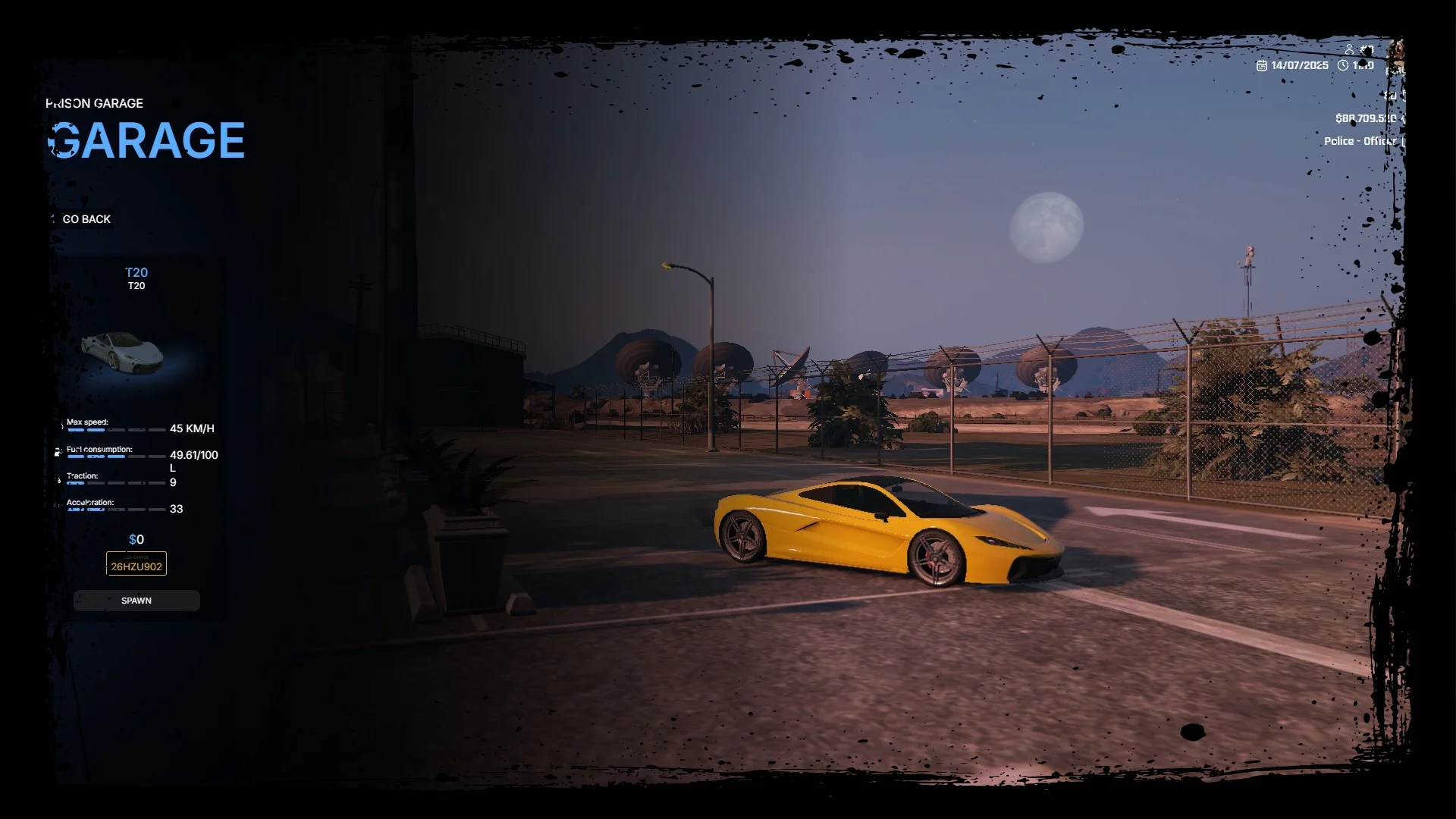Click the 26HZU902 license plate tag
This screenshot has height=819, width=1456.
click(136, 564)
